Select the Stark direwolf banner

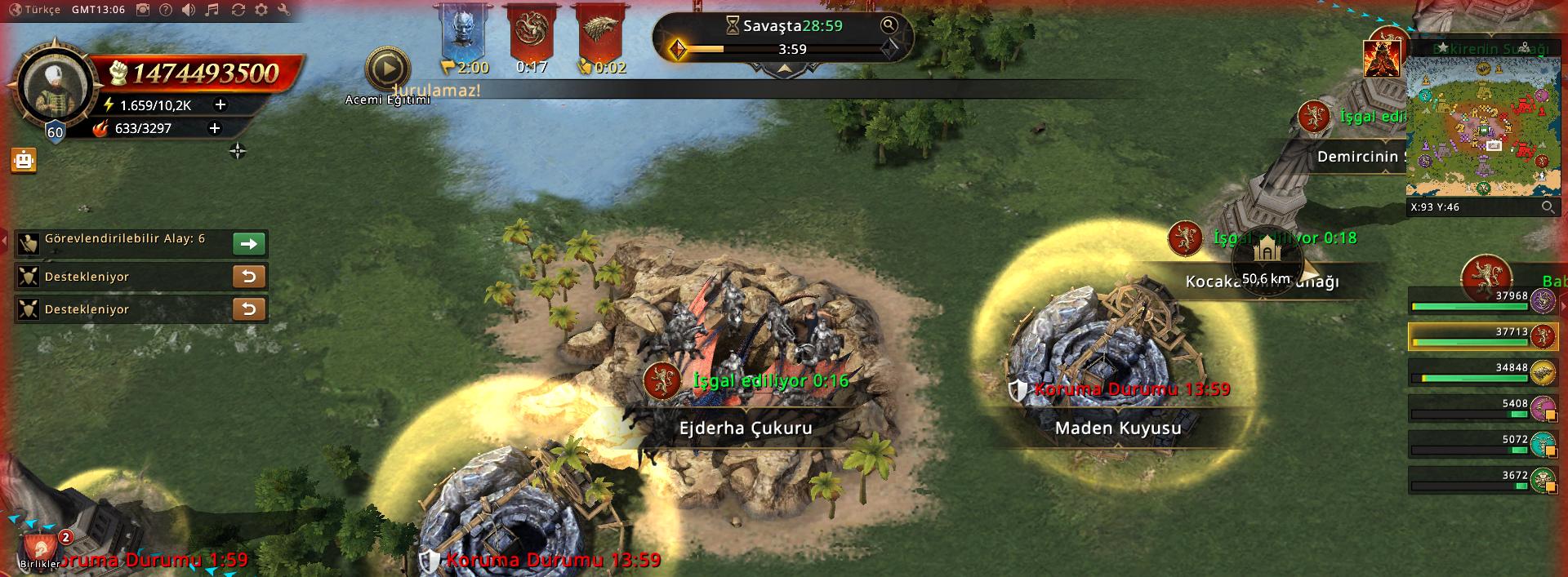tap(600, 33)
